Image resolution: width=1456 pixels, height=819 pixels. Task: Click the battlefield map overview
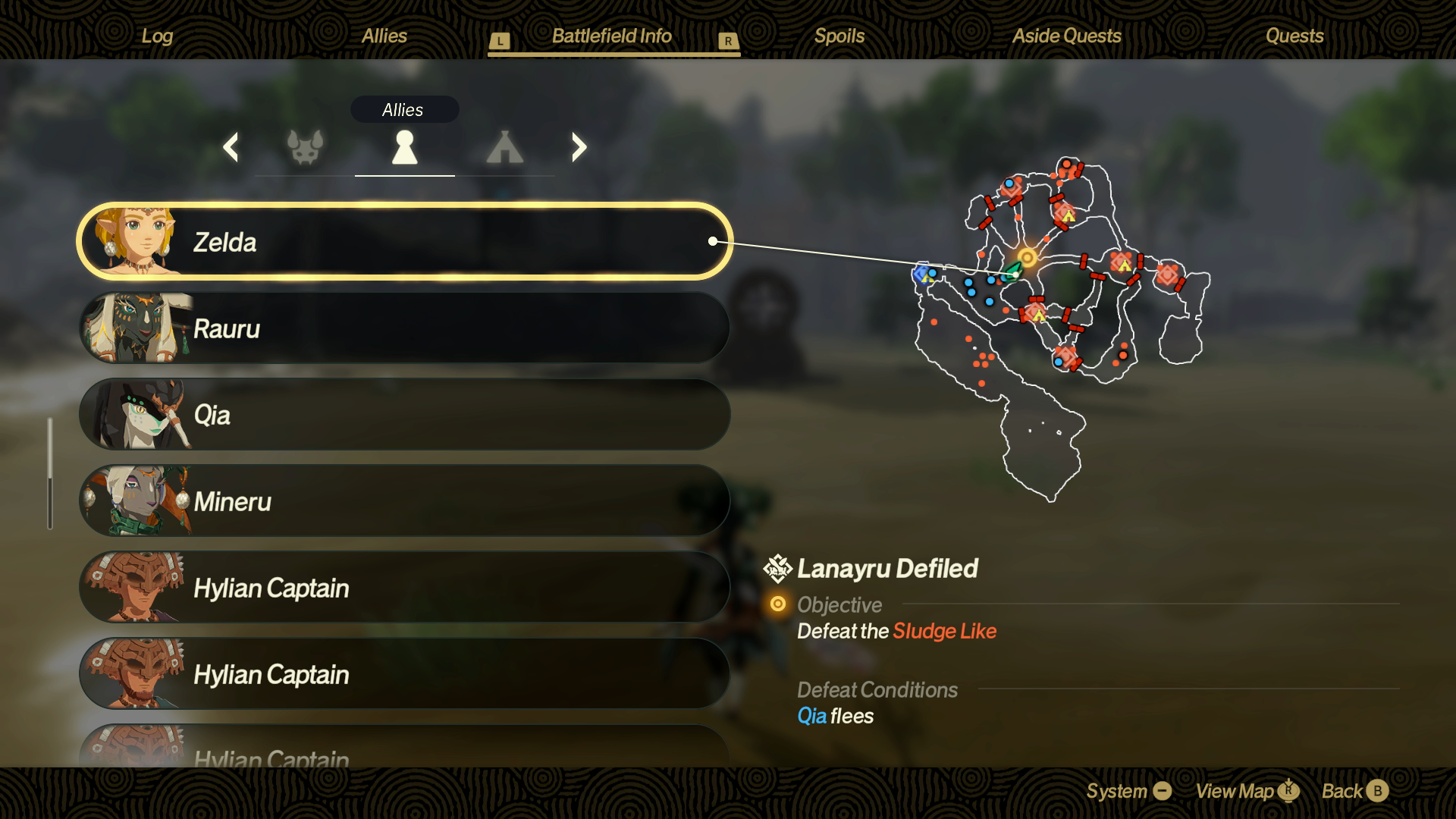coord(1062,326)
